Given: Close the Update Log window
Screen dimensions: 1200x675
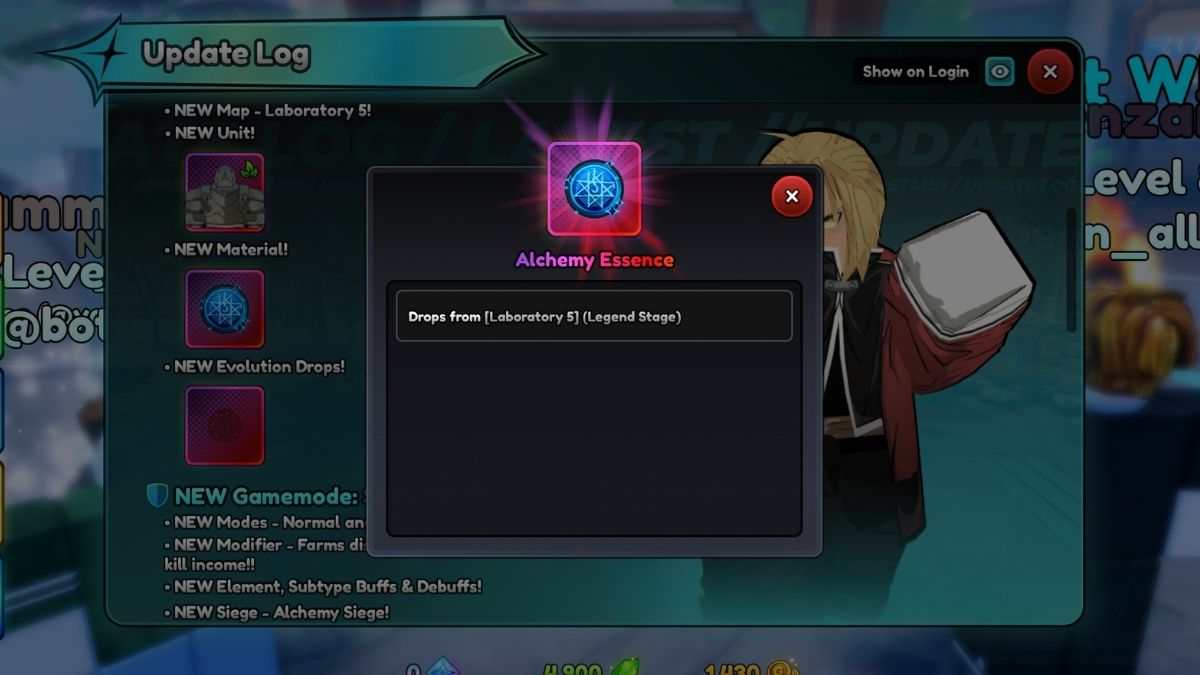Looking at the screenshot, I should point(1049,72).
